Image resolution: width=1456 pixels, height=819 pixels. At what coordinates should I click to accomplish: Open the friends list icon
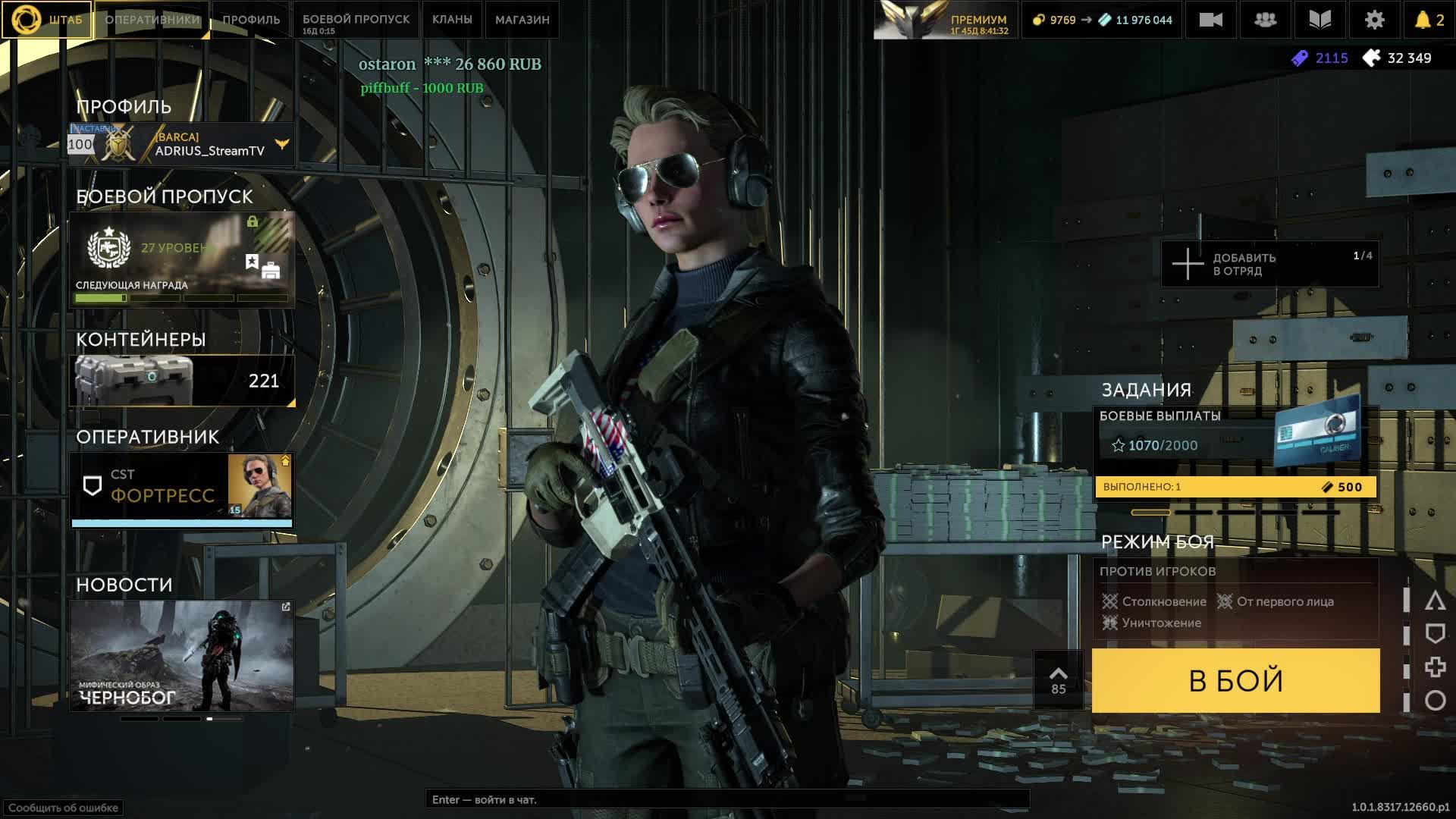pos(1265,20)
